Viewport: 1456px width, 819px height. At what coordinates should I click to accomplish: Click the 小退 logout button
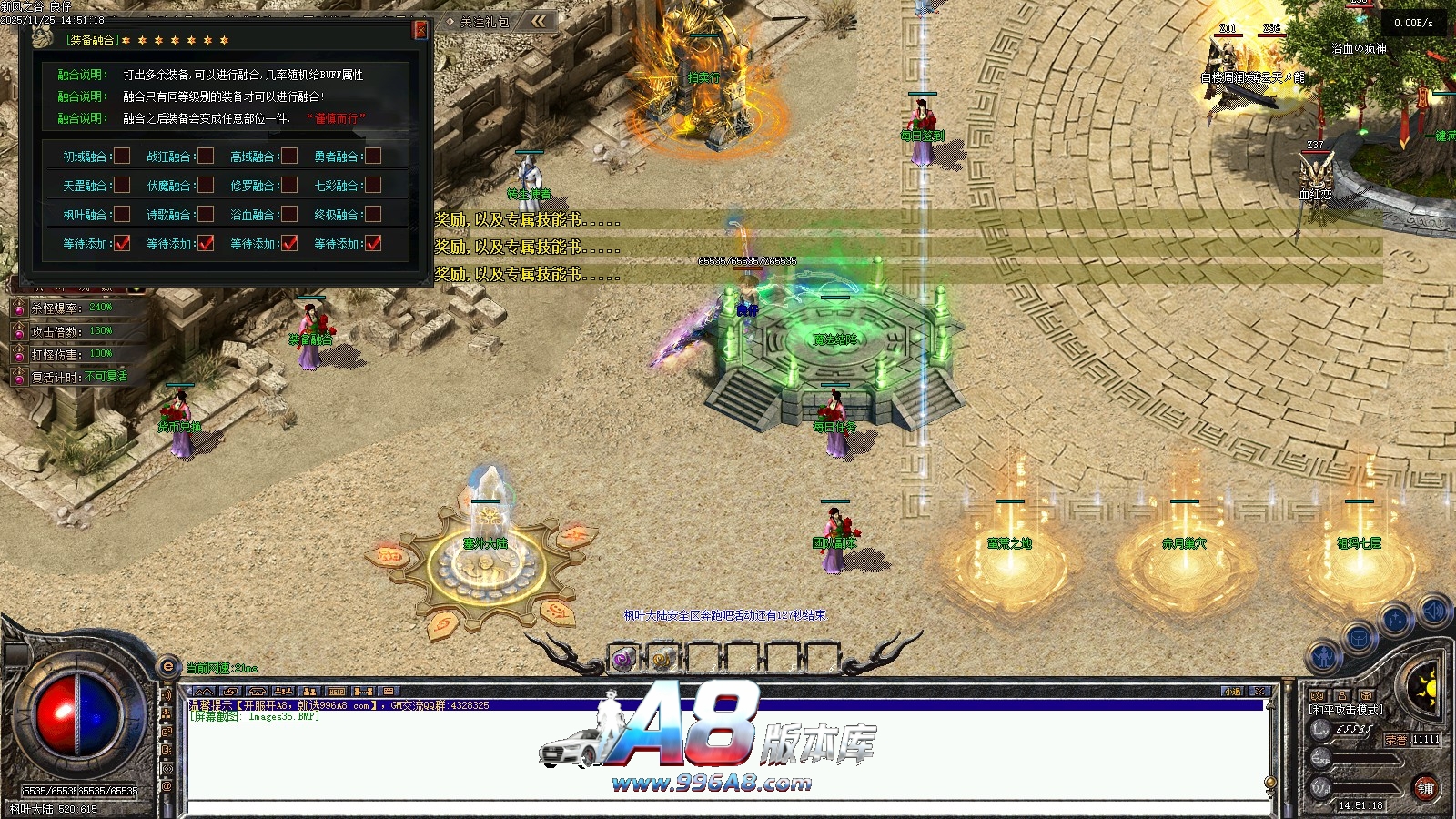click(1232, 692)
